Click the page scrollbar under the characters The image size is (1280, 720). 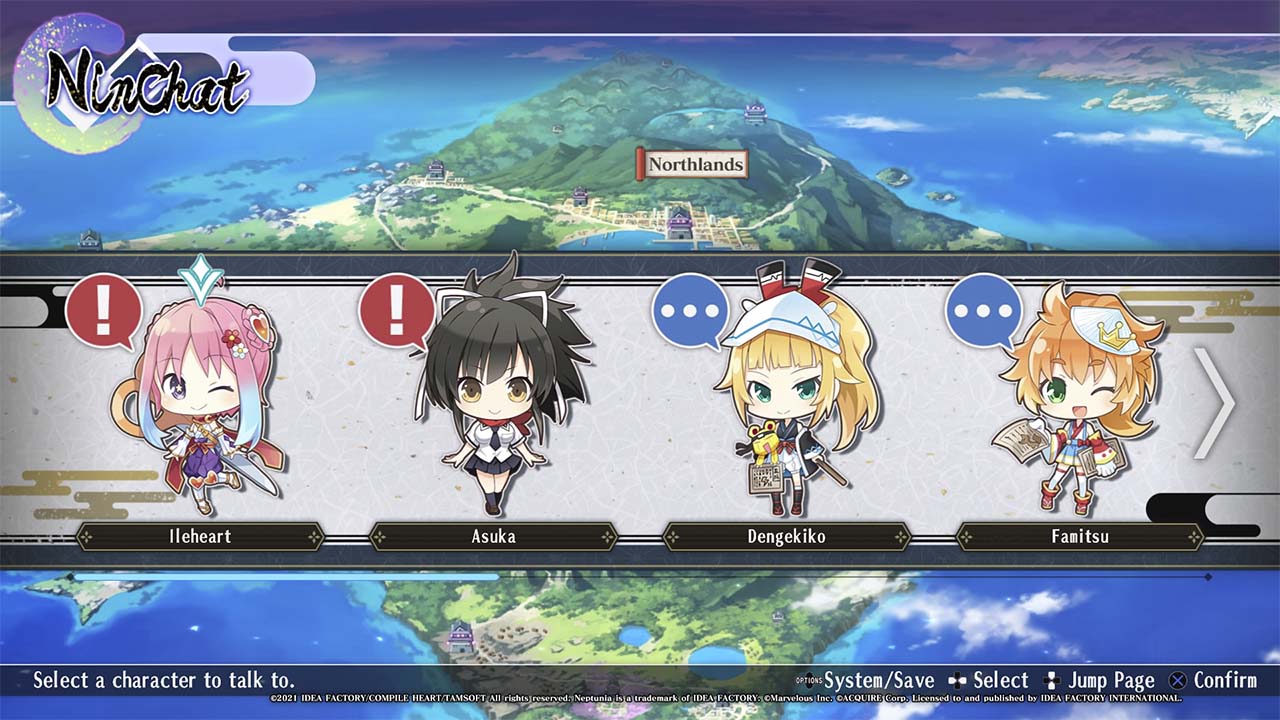tap(640, 577)
